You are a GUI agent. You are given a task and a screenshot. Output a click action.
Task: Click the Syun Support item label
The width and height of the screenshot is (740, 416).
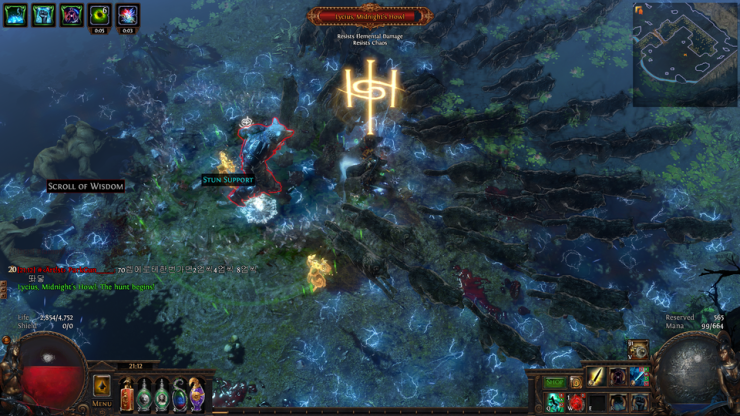pyautogui.click(x=228, y=180)
